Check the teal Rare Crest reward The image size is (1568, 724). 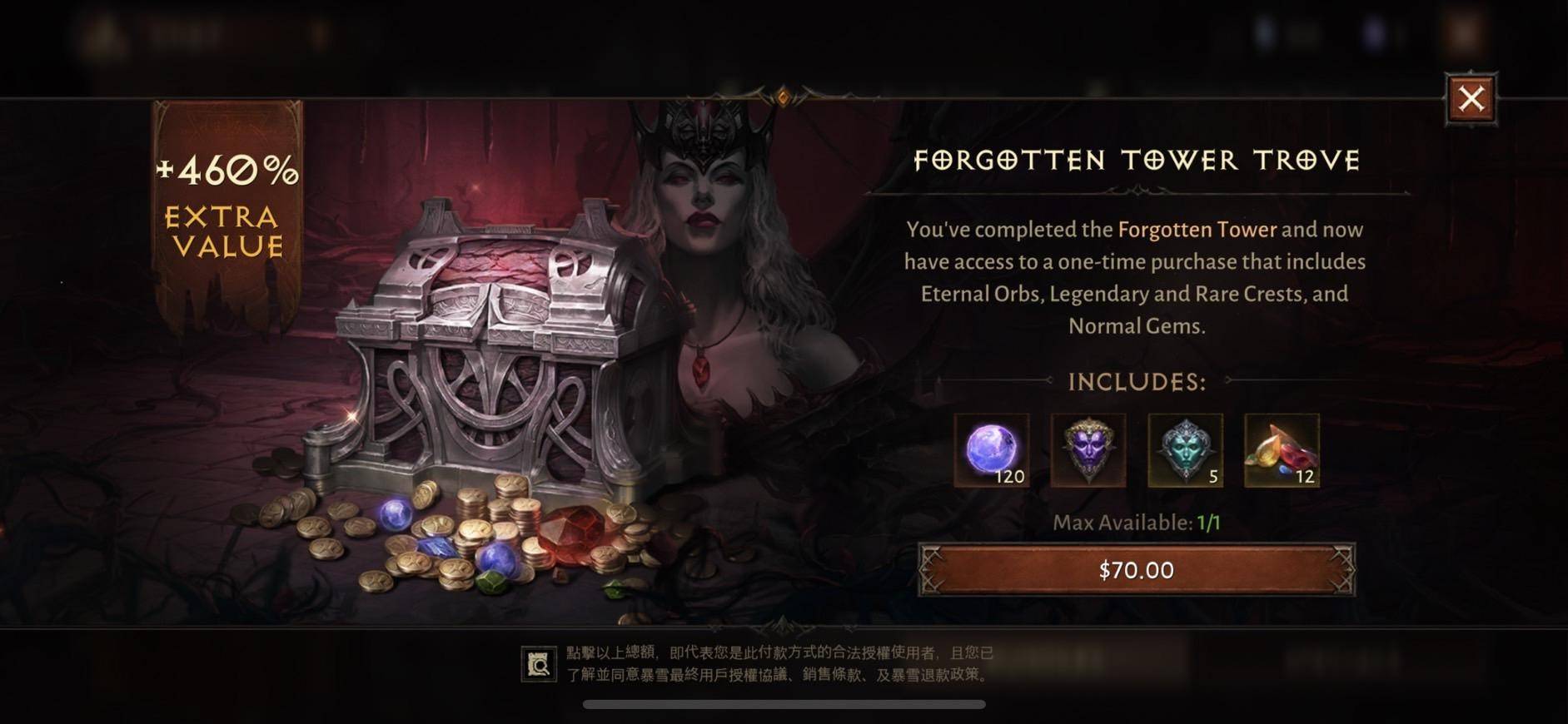[x=1184, y=450]
